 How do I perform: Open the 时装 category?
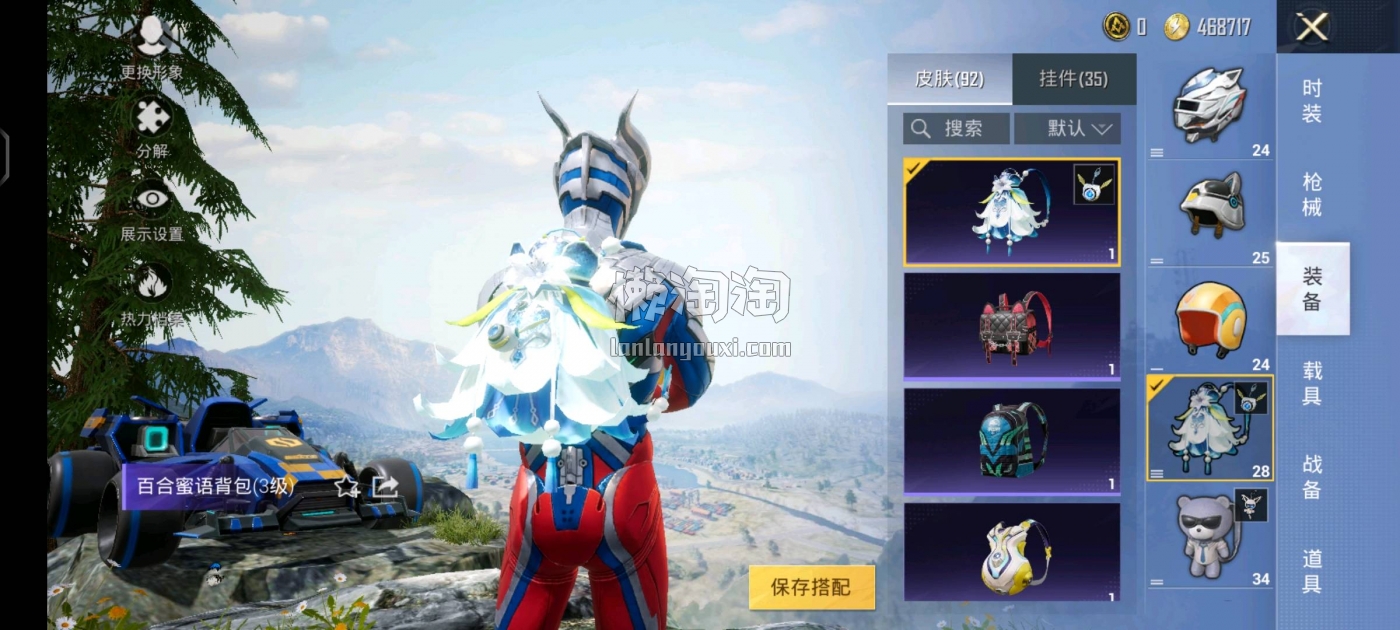pyautogui.click(x=1312, y=101)
